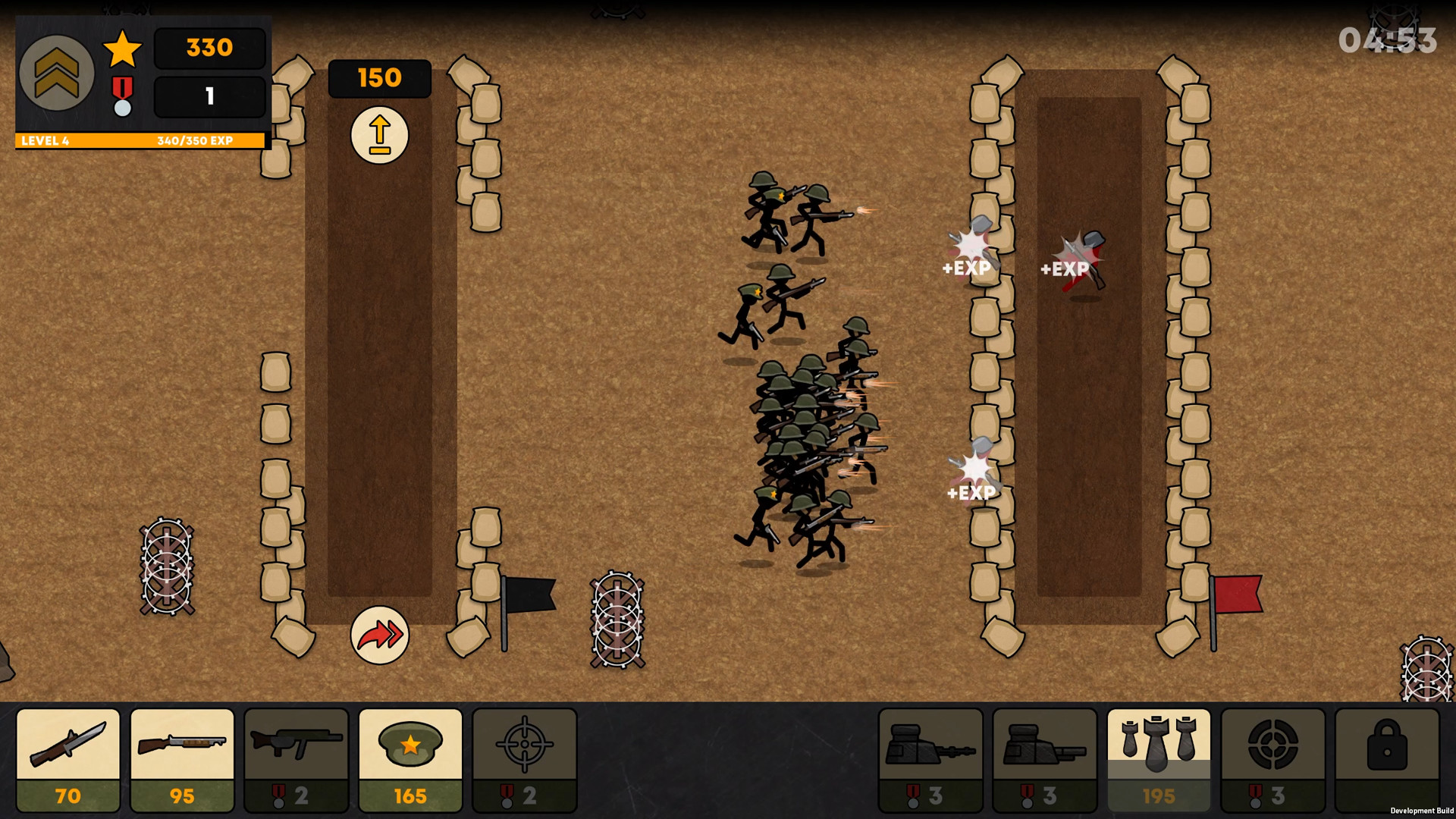Viewport: 1456px width, 819px height.
Task: Recruit the rifle soldier costing 95
Action: (x=181, y=761)
